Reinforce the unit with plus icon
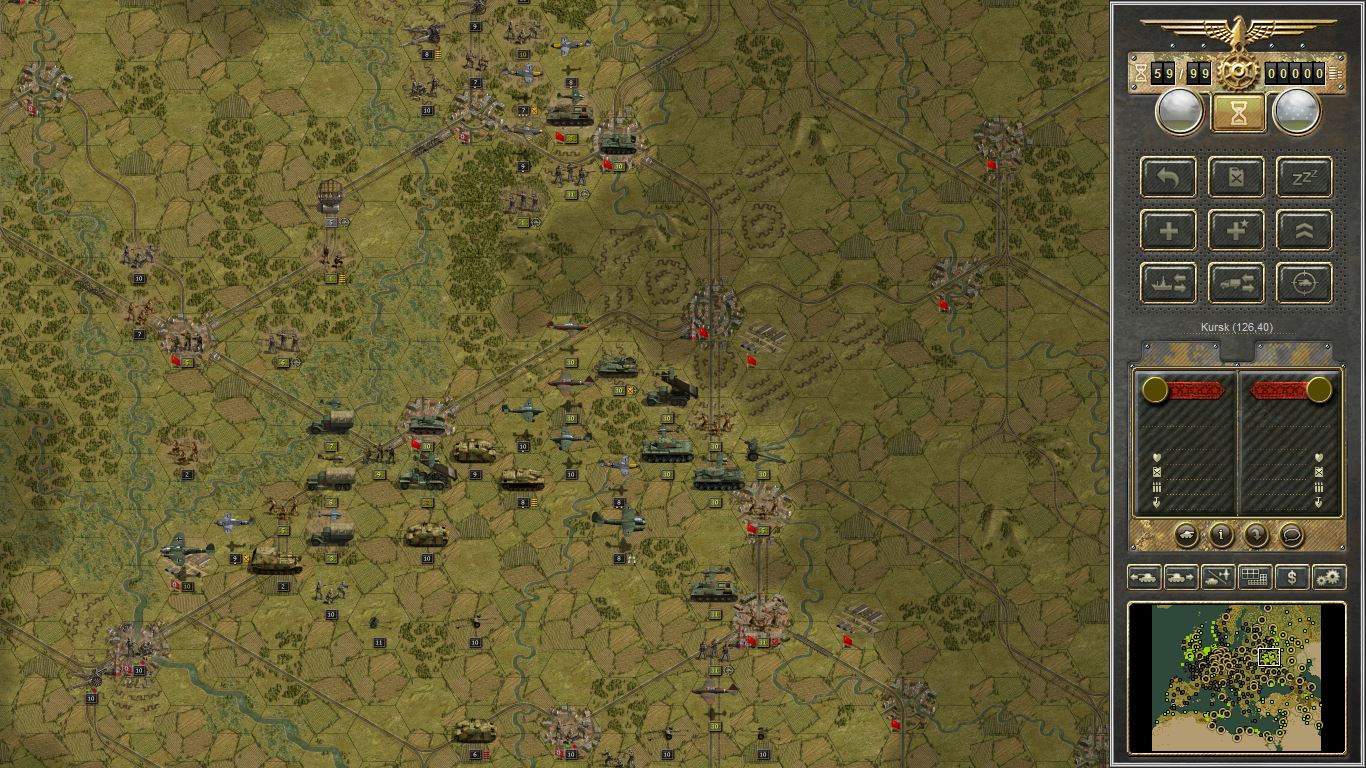This screenshot has height=768, width=1366. tap(1169, 230)
